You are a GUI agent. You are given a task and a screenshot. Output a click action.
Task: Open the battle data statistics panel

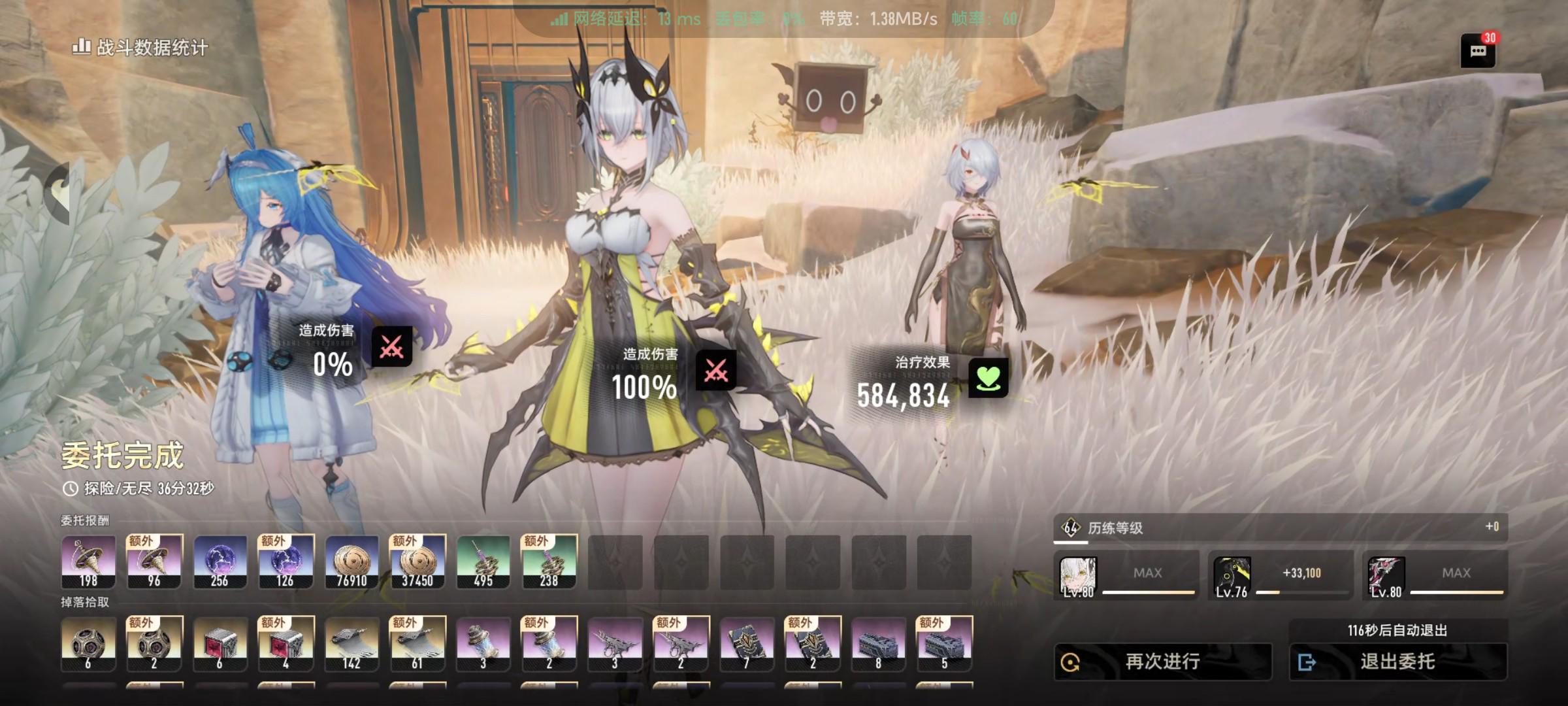coord(140,47)
